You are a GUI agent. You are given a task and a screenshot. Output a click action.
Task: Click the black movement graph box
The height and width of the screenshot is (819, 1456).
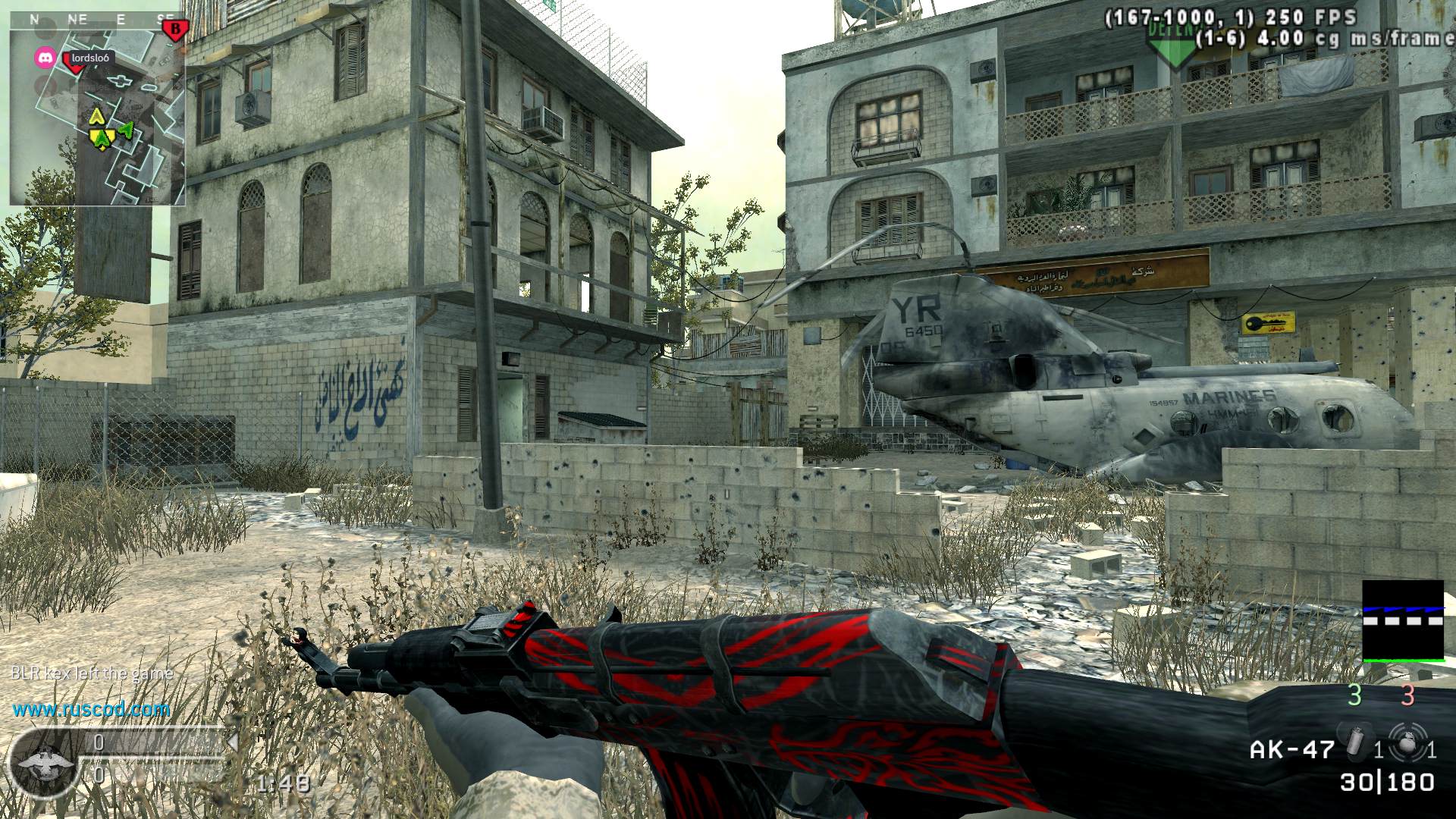(x=1403, y=620)
